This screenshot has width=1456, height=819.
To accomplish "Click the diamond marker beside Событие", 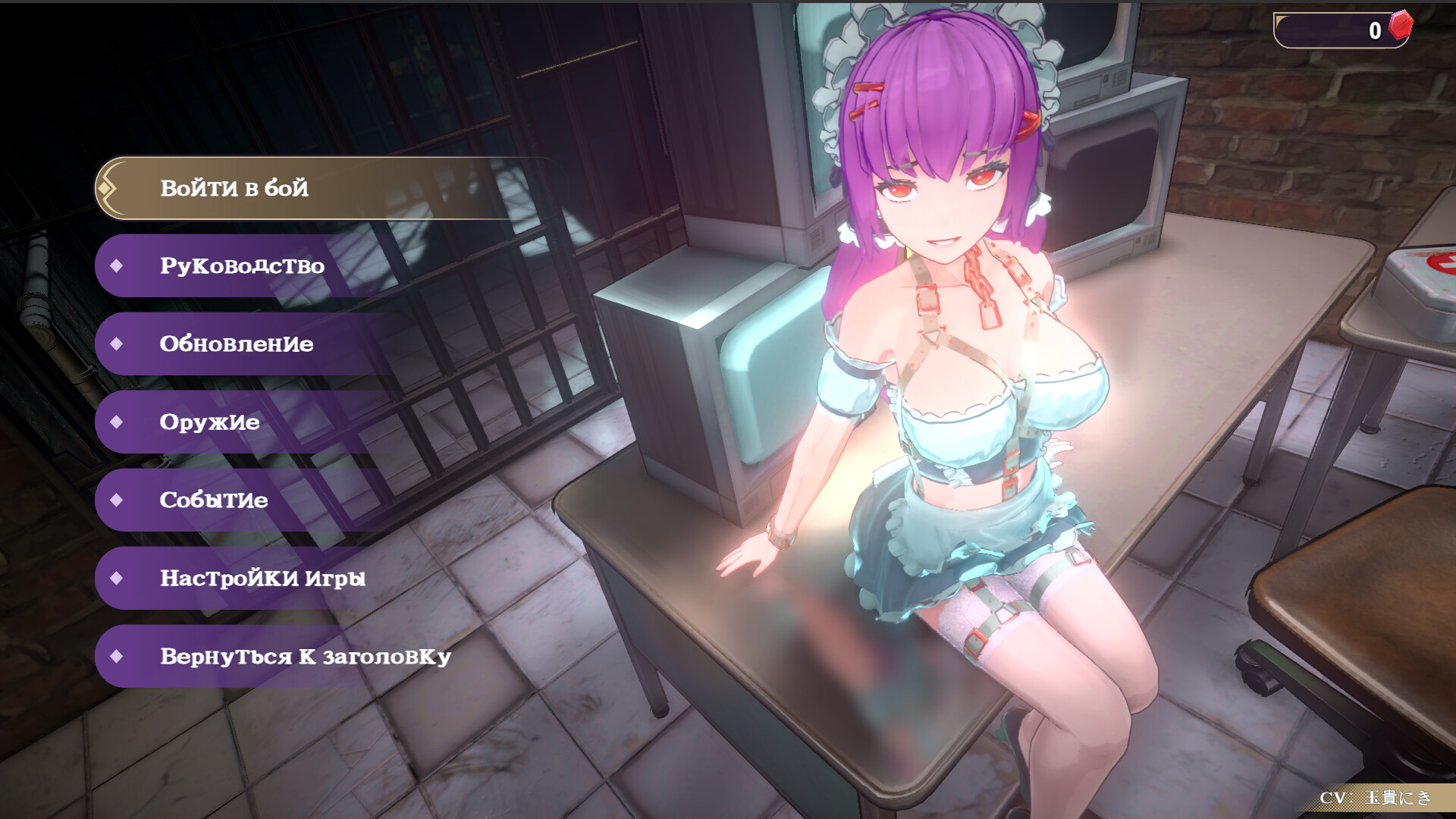I will [x=118, y=500].
